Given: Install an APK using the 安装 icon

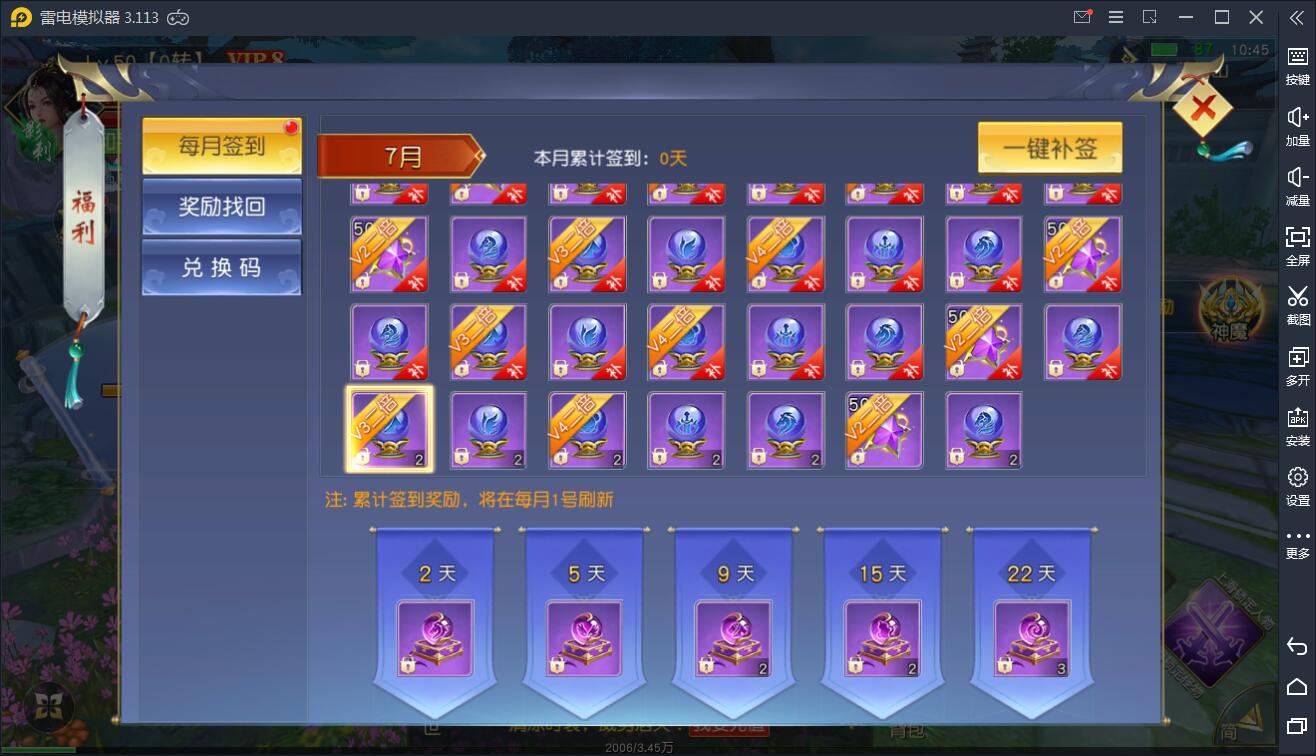Looking at the screenshot, I should 1296,416.
